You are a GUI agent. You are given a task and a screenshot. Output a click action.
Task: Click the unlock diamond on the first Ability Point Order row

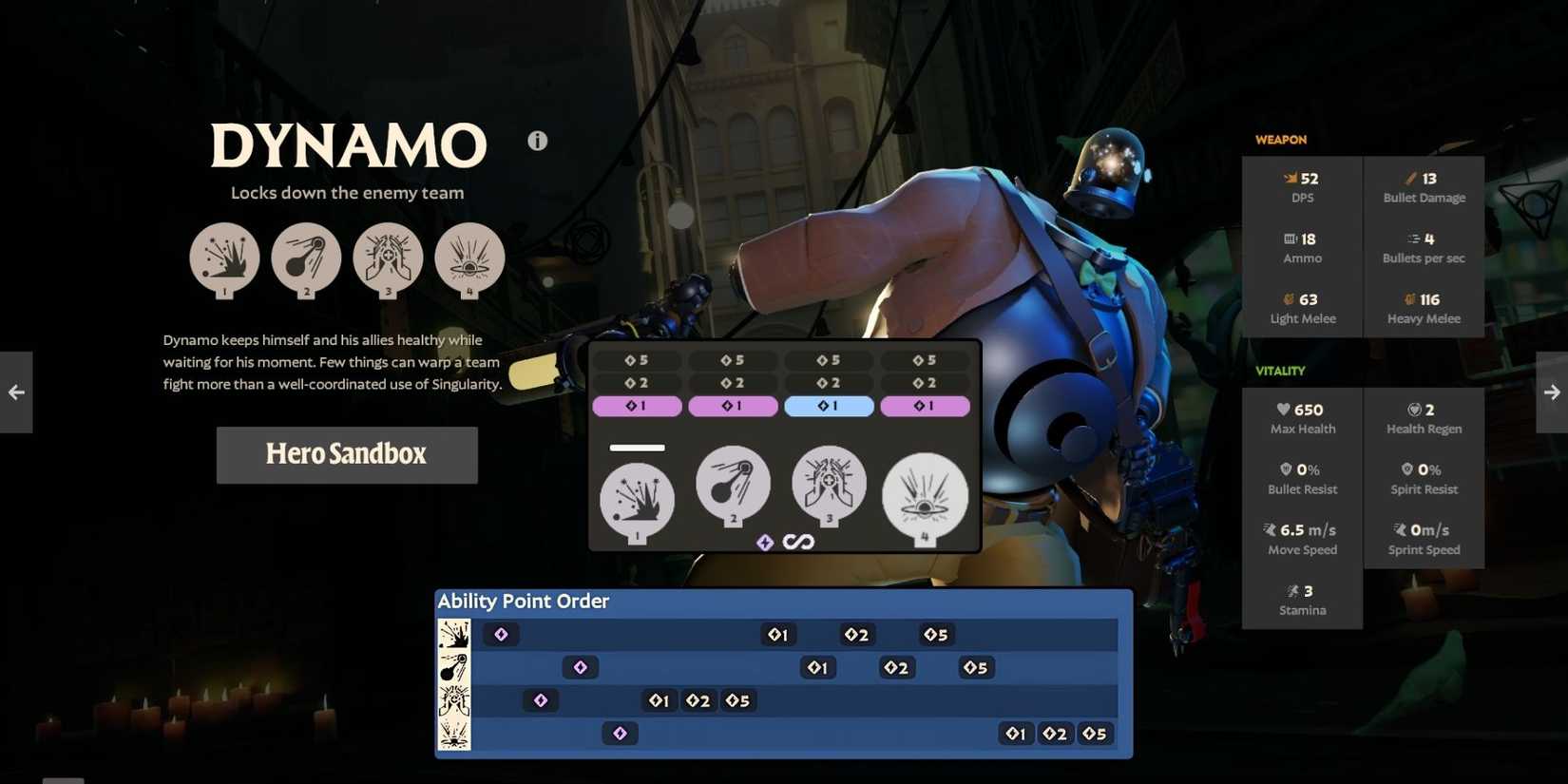[501, 634]
